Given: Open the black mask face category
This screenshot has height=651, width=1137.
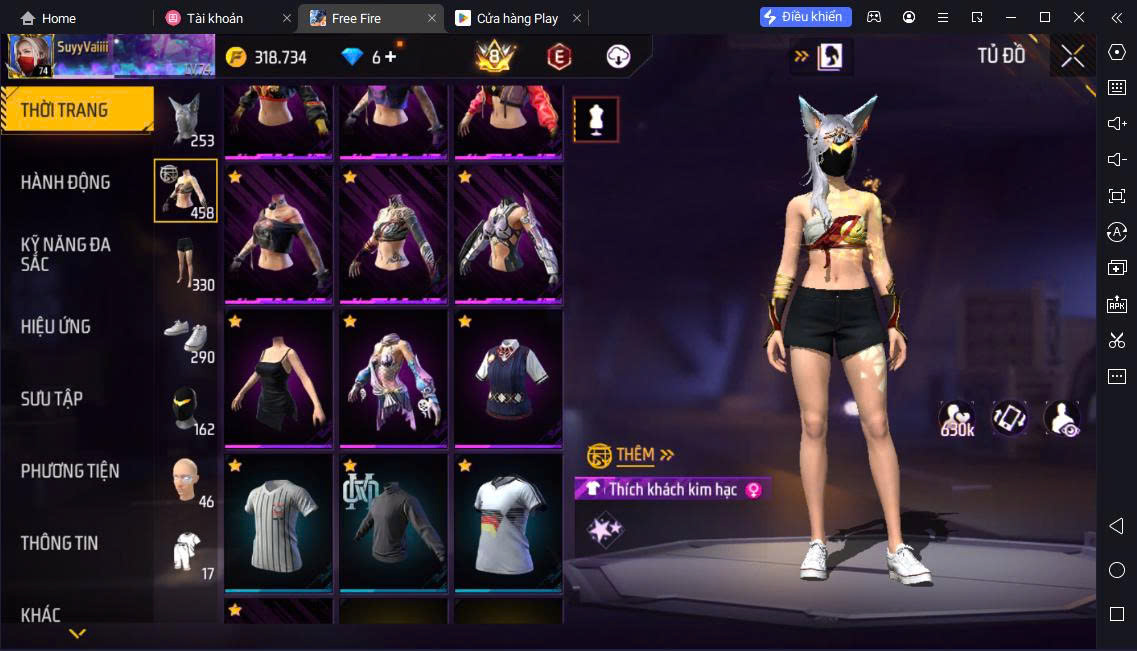Looking at the screenshot, I should (185, 408).
